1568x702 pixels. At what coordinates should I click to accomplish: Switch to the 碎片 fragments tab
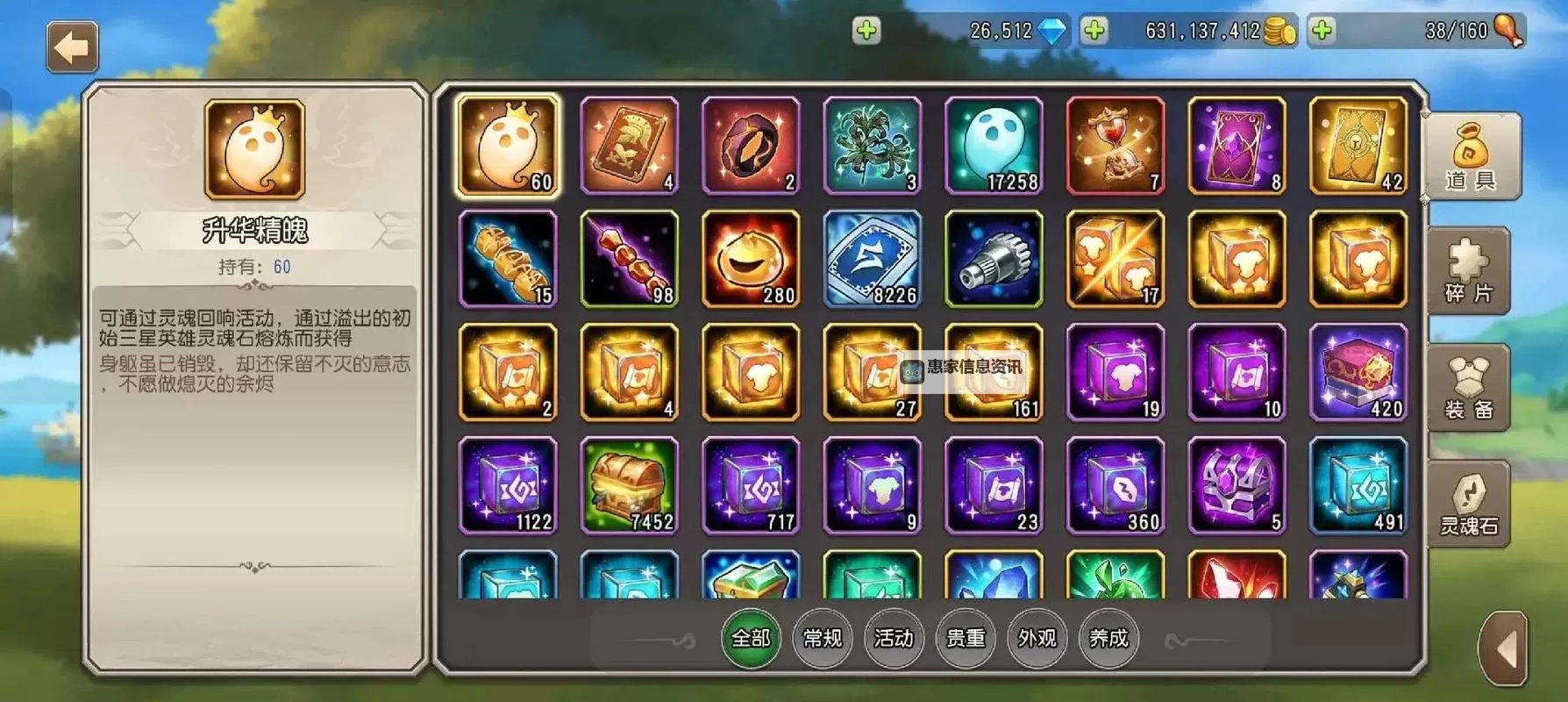click(1469, 272)
